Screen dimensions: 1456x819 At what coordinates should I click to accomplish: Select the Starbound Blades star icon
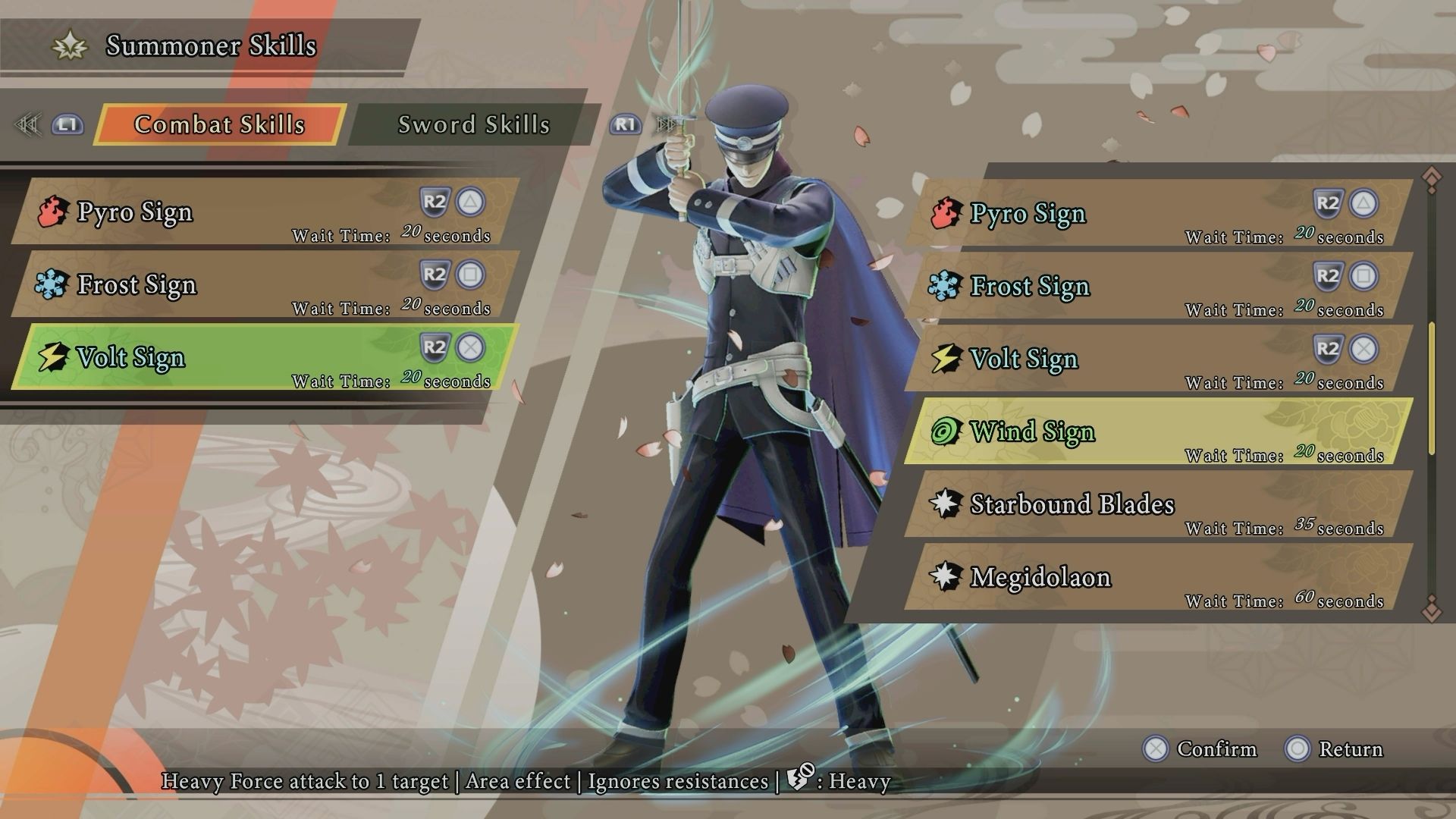click(946, 504)
